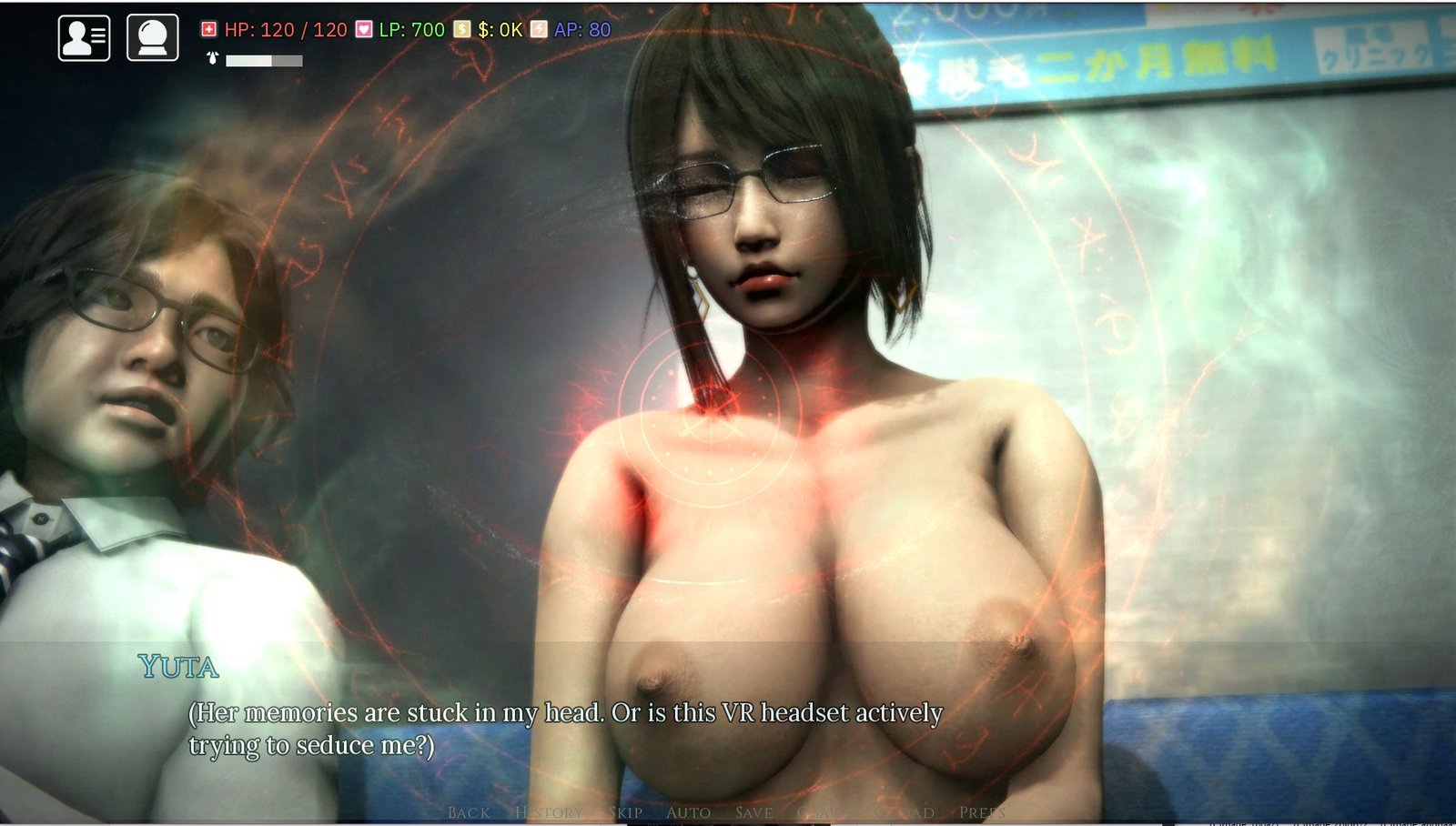Quick save with Q.Save
This screenshot has width=1456, height=826.
[824, 812]
